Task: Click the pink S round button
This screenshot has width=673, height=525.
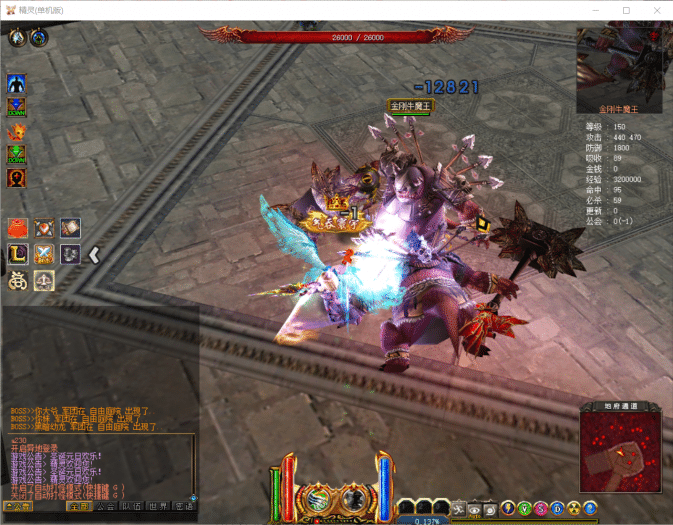Action: tap(541, 508)
